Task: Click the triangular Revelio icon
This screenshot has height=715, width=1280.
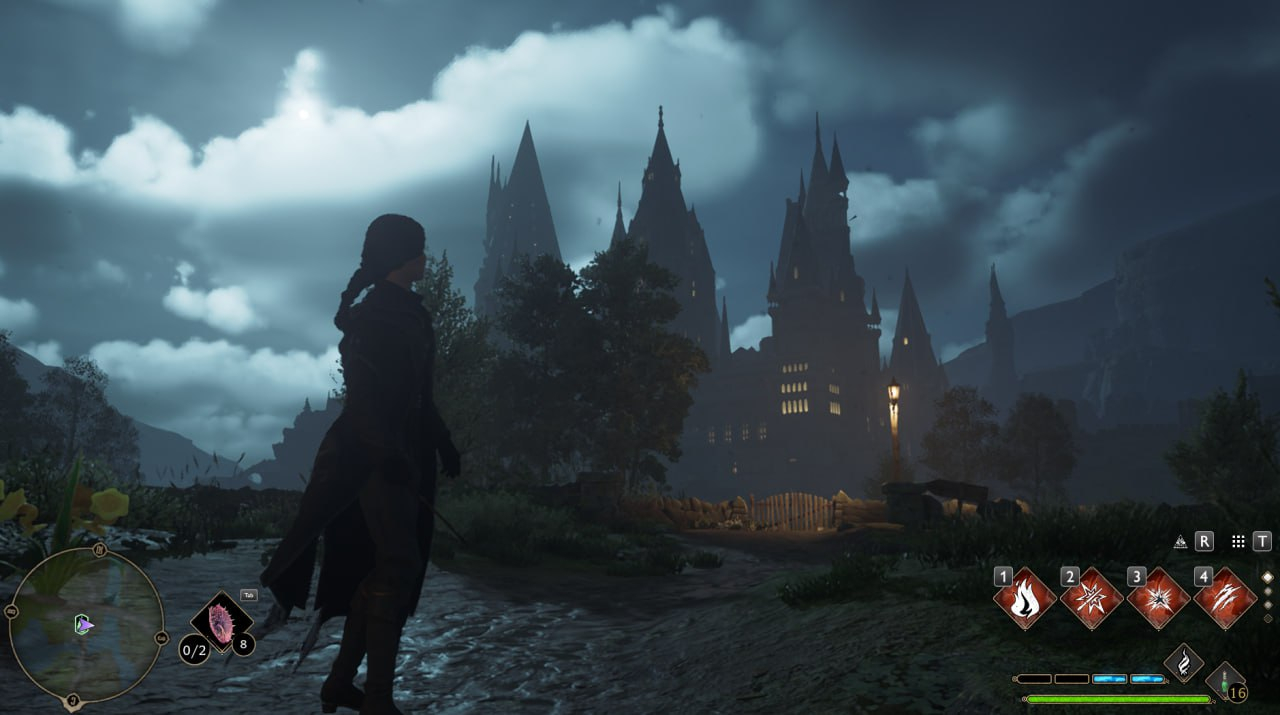Action: (1180, 541)
